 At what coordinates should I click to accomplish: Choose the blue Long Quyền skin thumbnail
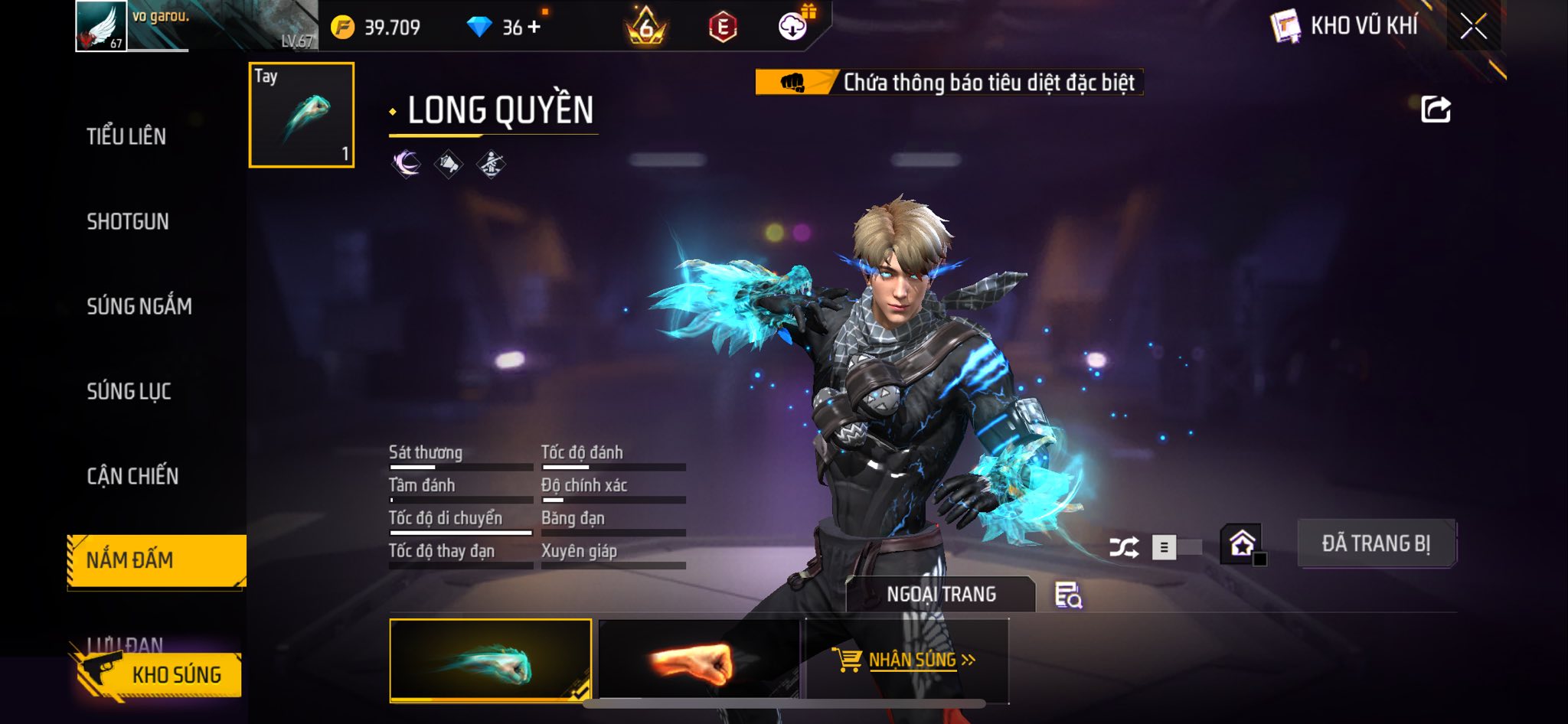pos(490,660)
